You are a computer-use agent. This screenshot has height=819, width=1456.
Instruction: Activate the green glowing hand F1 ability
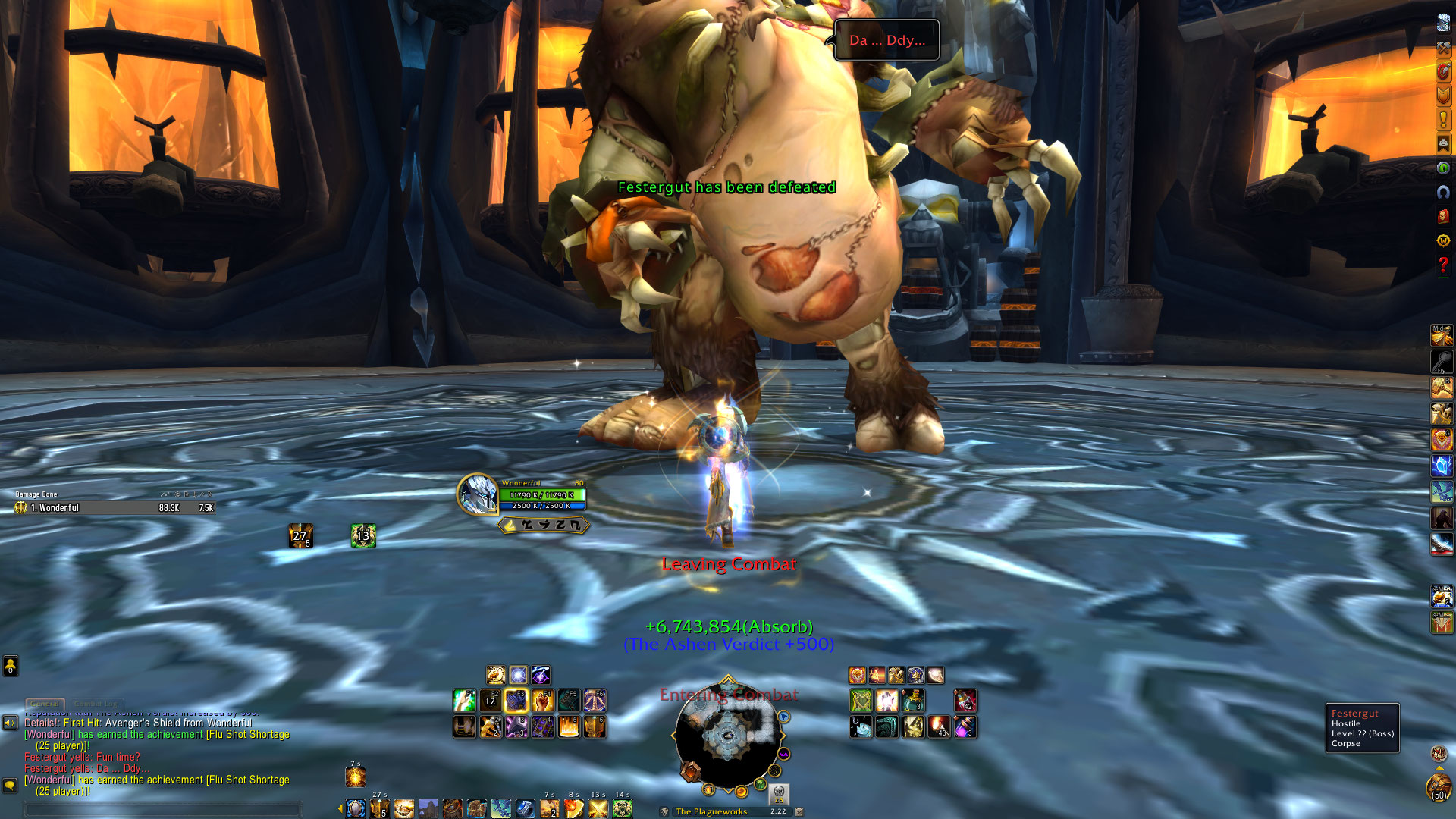(464, 701)
